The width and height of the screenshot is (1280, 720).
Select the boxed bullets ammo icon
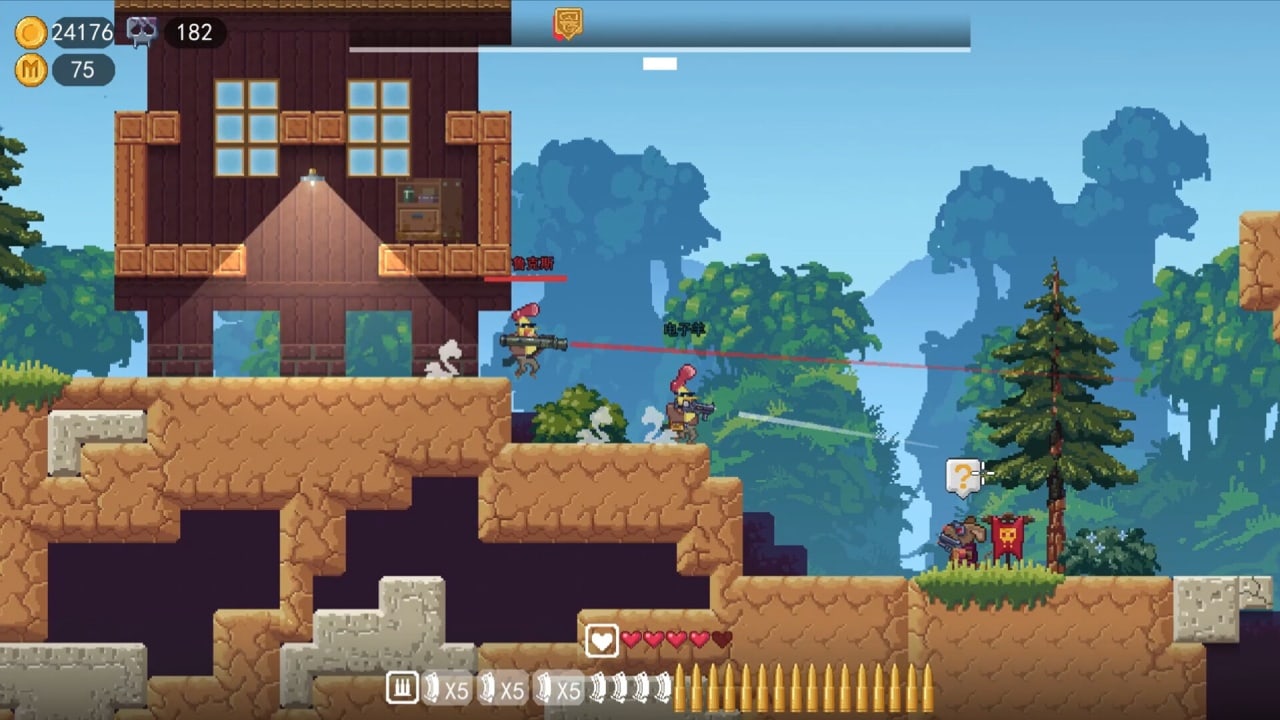pyautogui.click(x=402, y=688)
